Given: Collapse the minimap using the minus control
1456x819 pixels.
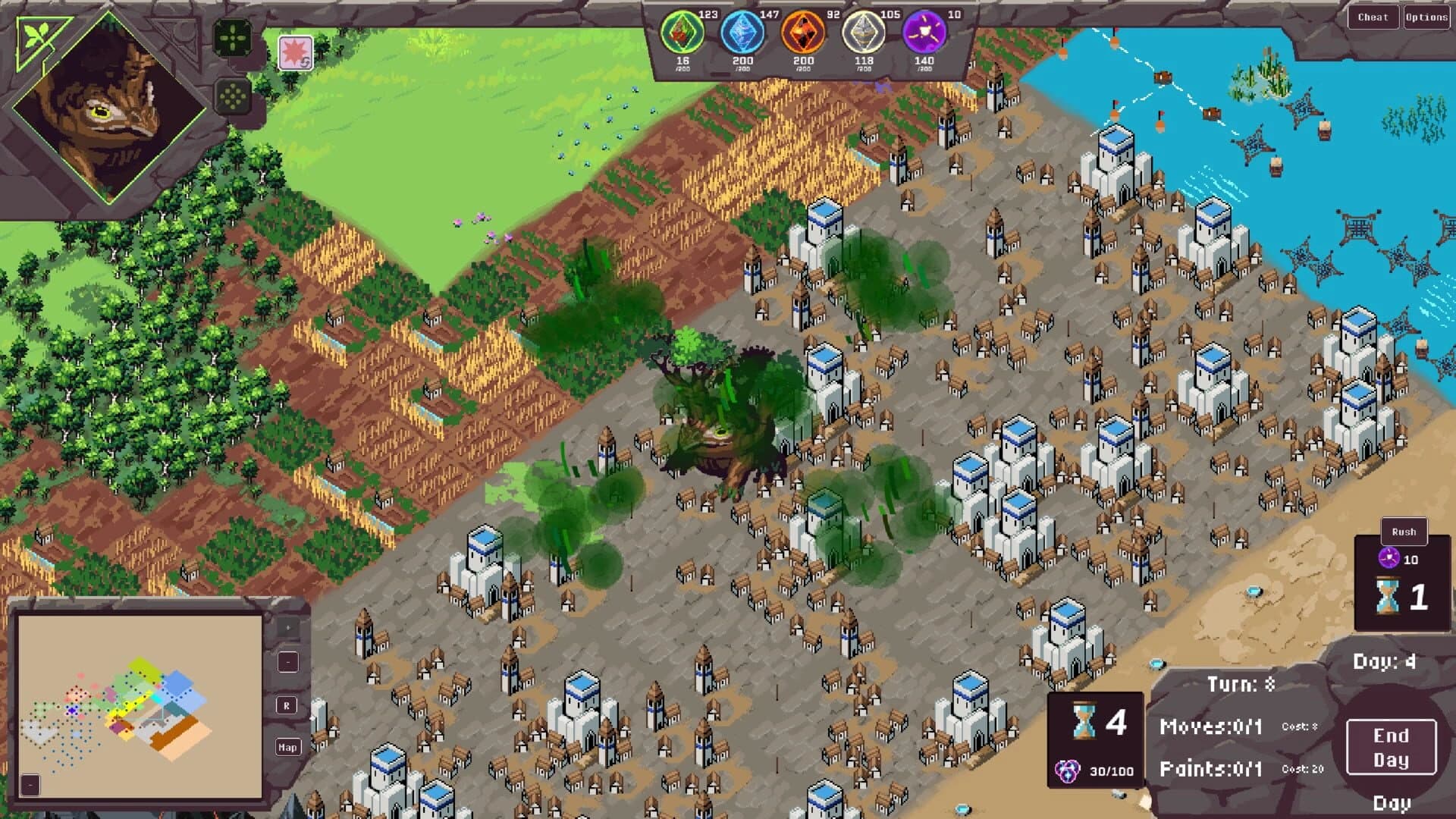Looking at the screenshot, I should [x=288, y=661].
